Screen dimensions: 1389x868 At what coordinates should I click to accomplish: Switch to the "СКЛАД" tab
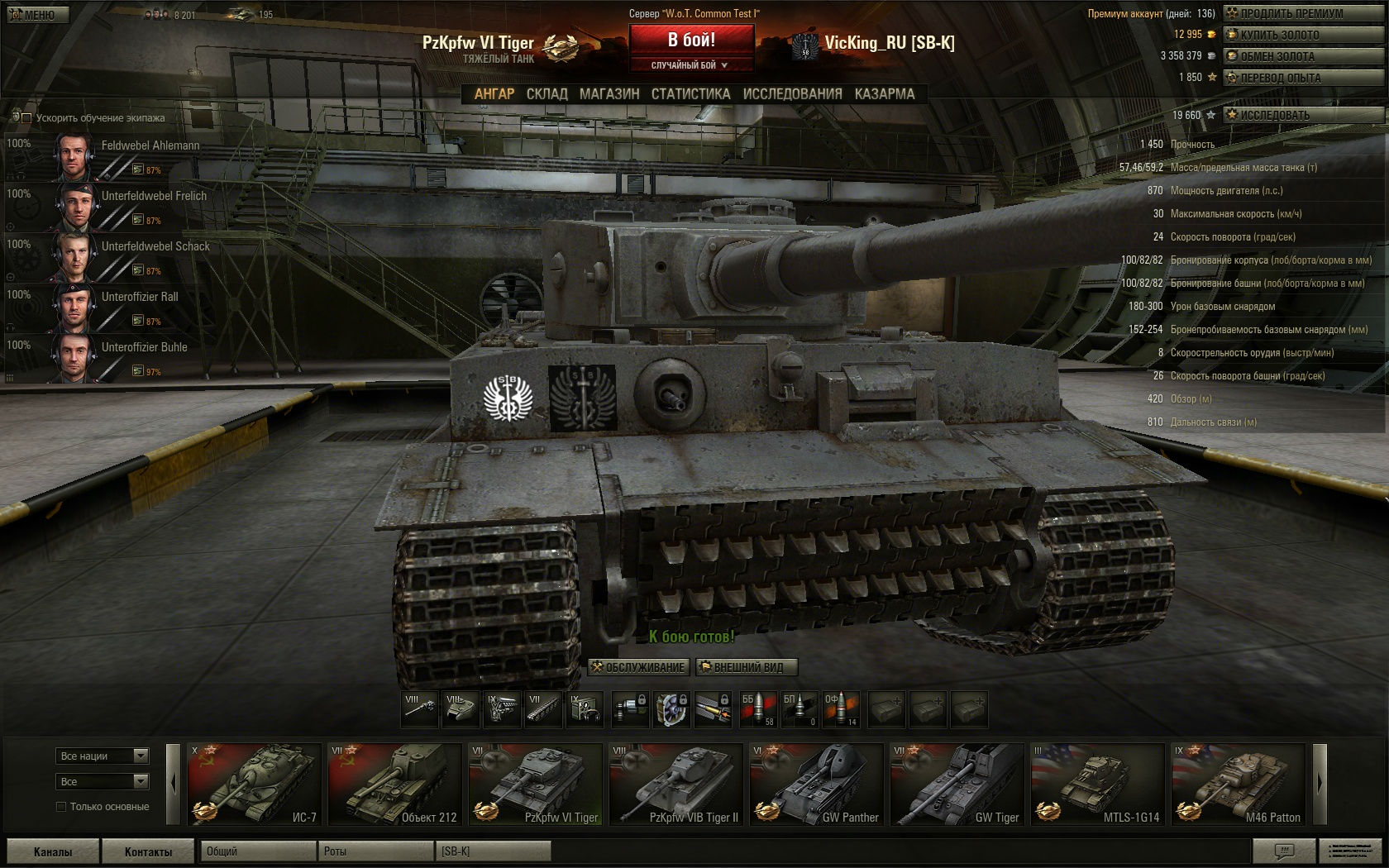tap(547, 94)
